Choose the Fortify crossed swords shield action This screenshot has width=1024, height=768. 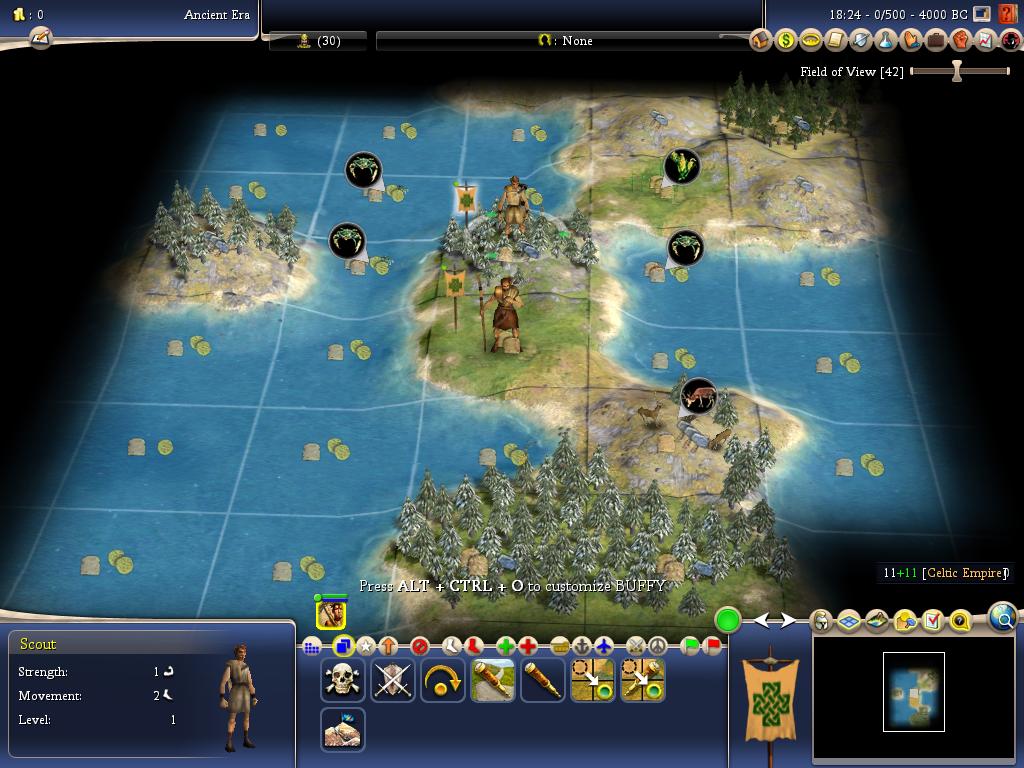(392, 680)
